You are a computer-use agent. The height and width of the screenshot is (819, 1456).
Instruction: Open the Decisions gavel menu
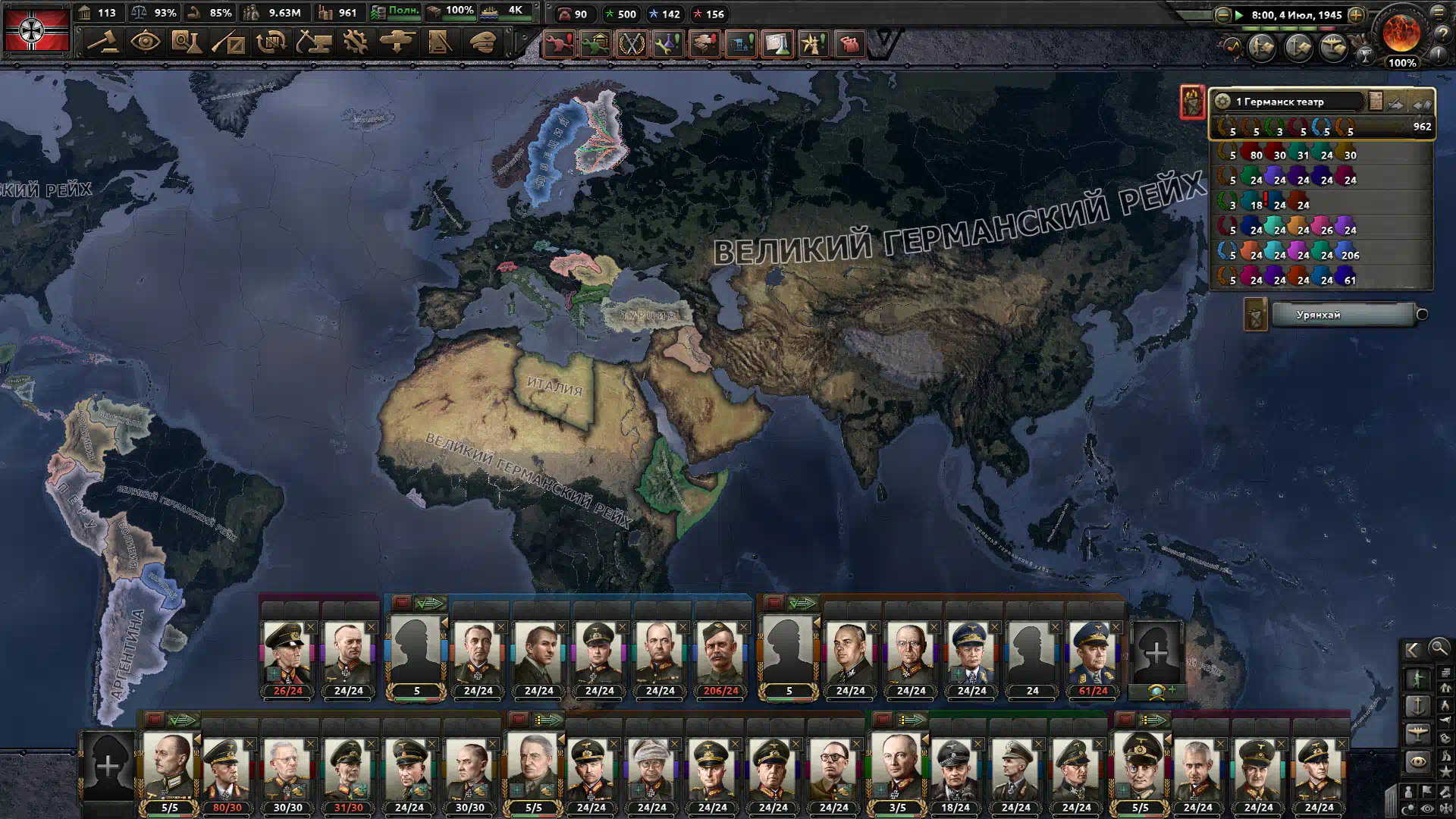pyautogui.click(x=102, y=42)
